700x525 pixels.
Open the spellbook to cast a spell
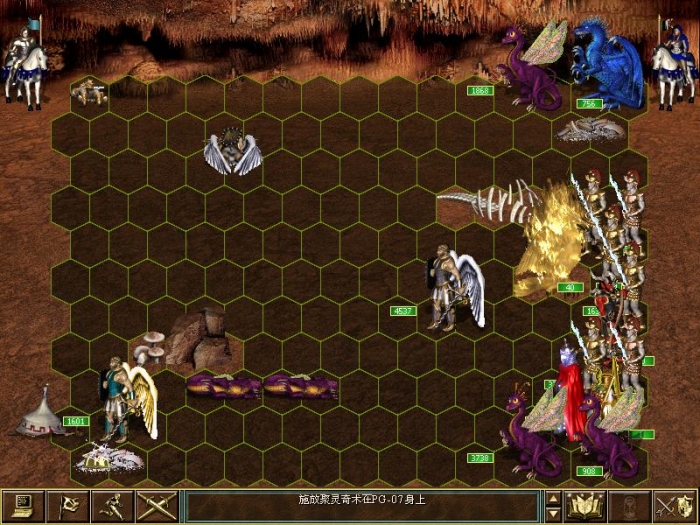coord(585,505)
